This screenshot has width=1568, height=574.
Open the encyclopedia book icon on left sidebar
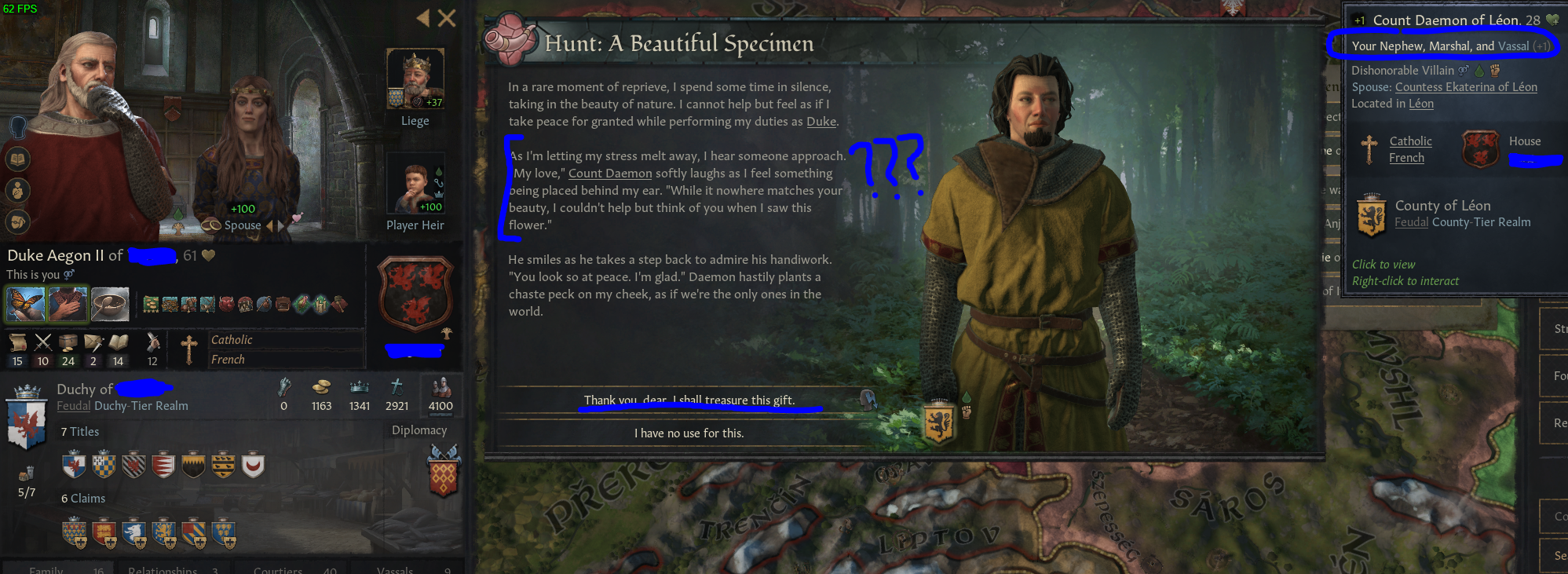[x=18, y=159]
